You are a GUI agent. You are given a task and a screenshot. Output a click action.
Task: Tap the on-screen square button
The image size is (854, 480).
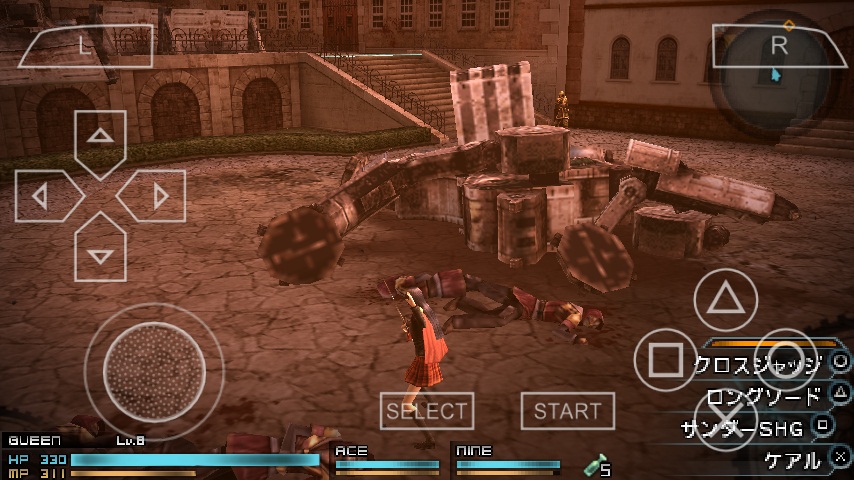point(666,360)
